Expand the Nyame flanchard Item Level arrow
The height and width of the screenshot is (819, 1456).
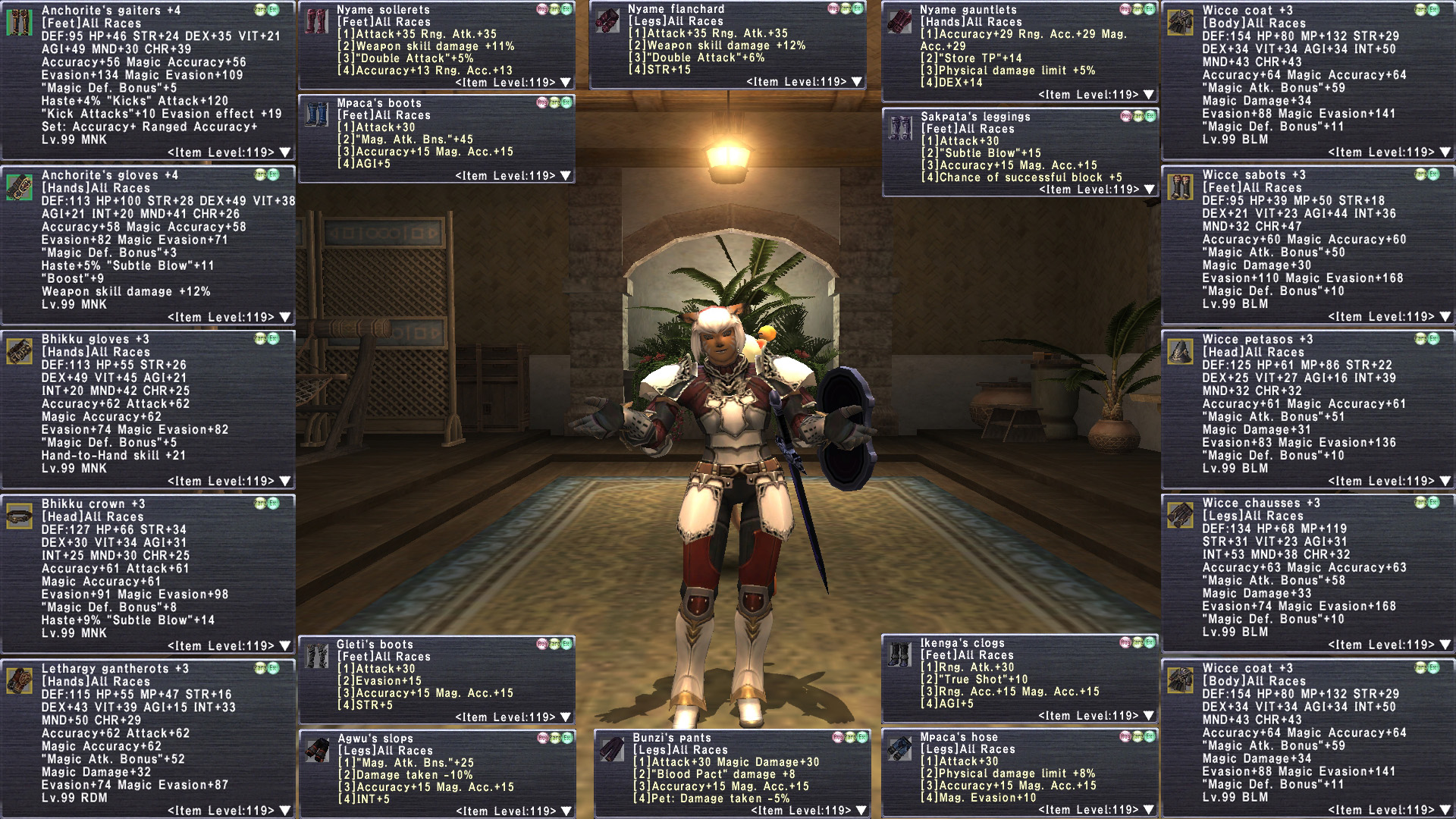point(857,82)
